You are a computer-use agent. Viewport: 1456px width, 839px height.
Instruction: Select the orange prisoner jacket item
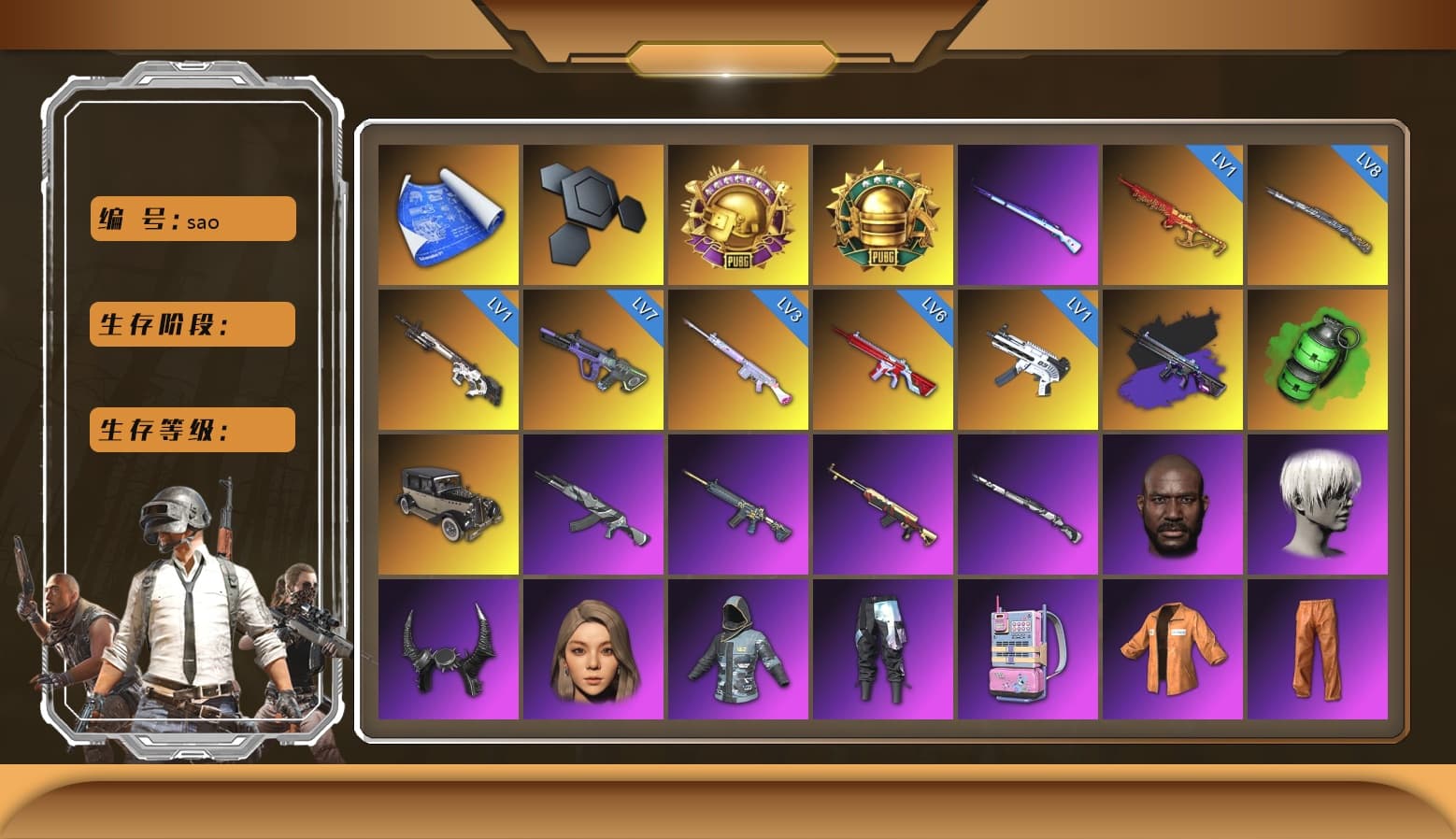click(x=1173, y=649)
